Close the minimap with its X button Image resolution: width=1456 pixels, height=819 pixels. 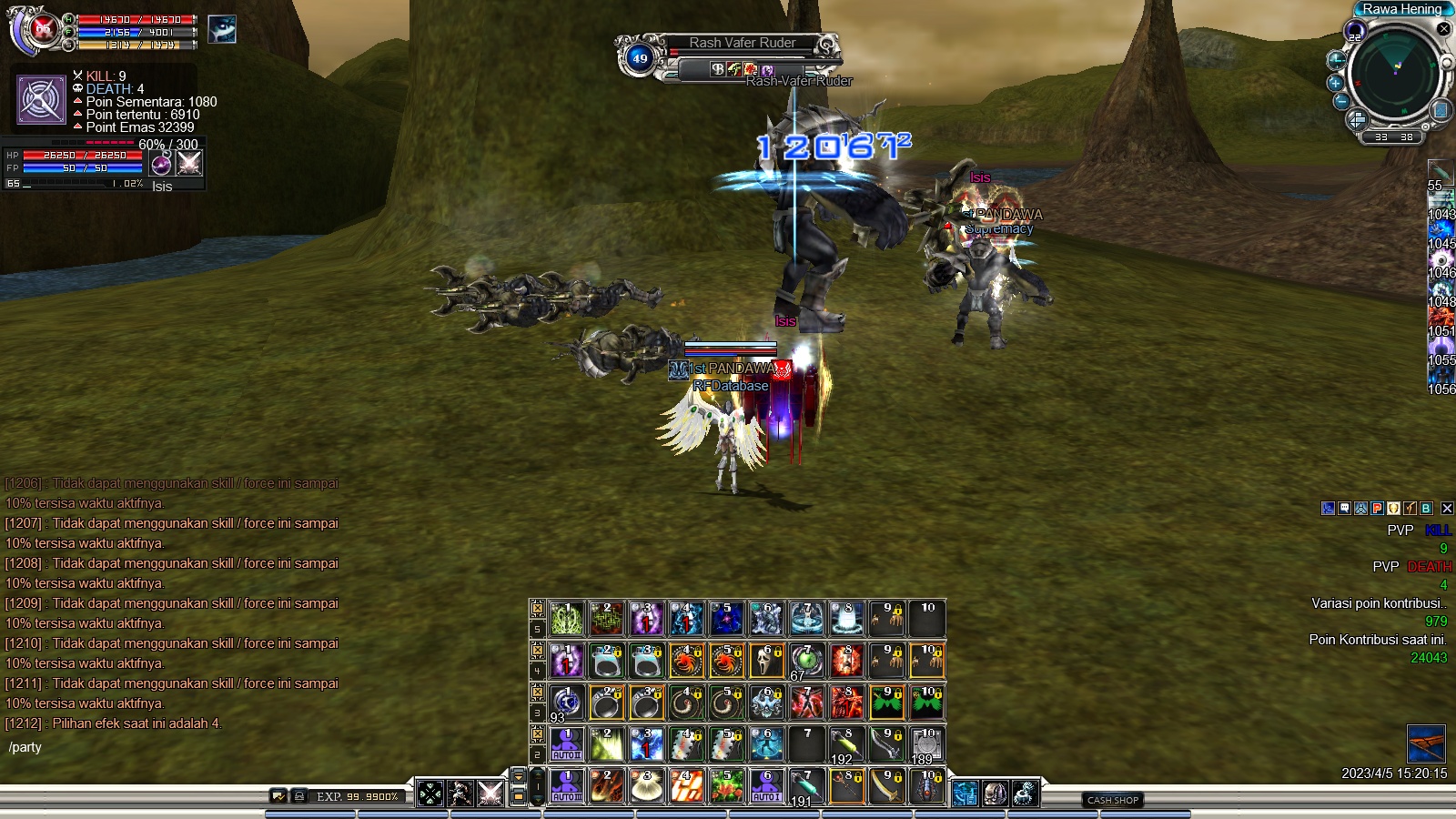pyautogui.click(x=1443, y=29)
